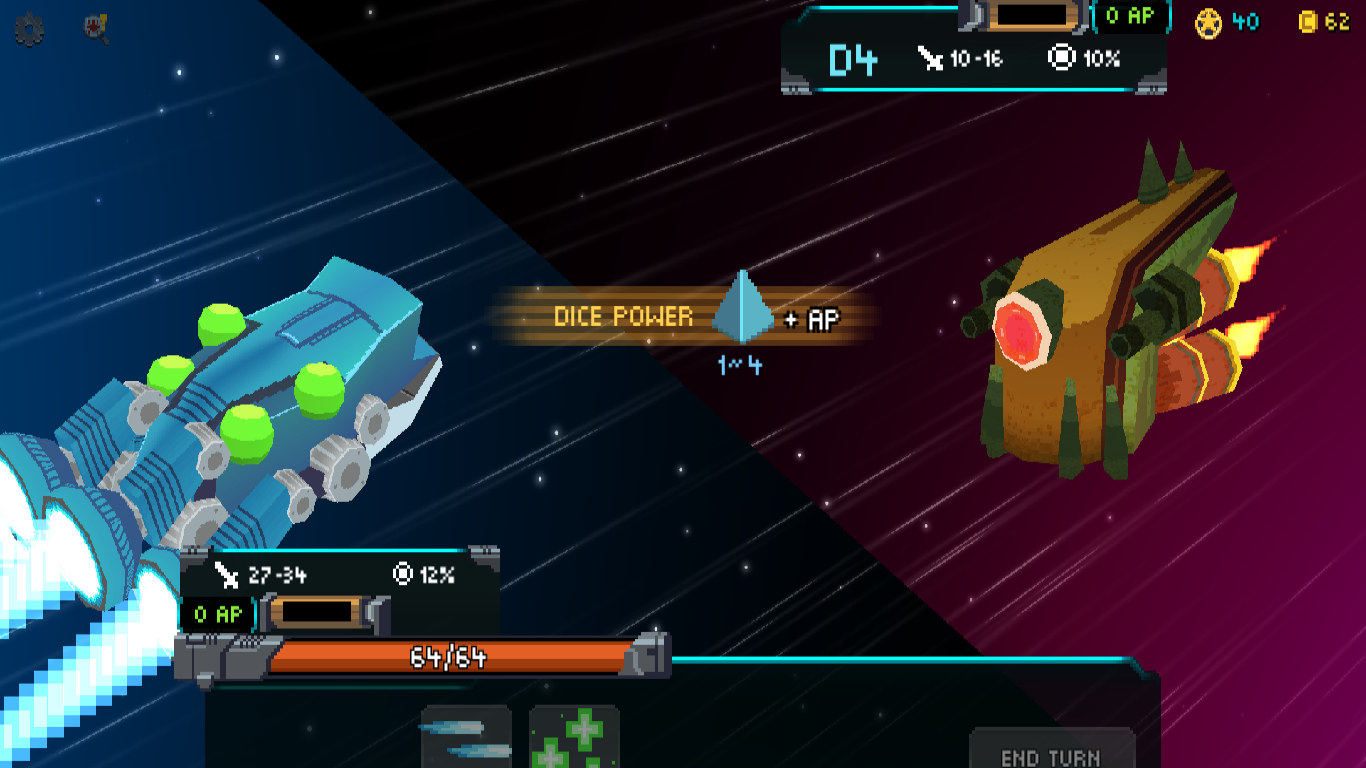This screenshot has width=1366, height=768.
Task: End the current turn
Action: tap(1051, 752)
